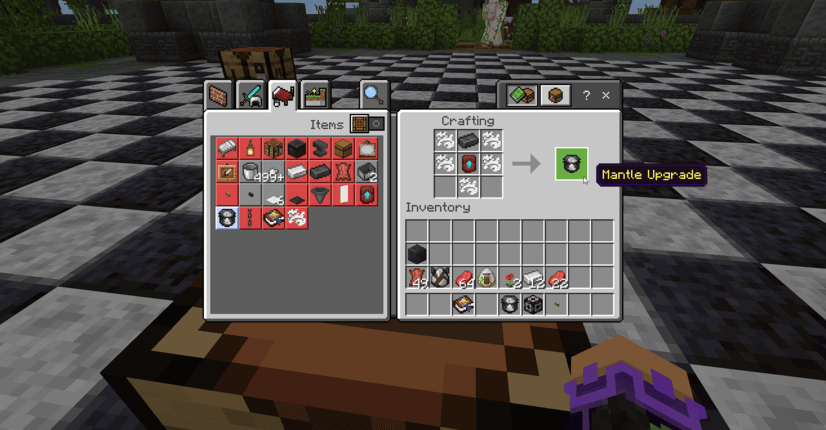The image size is (826, 430).
Task: Toggle the crafting table filter button
Action: click(x=359, y=124)
